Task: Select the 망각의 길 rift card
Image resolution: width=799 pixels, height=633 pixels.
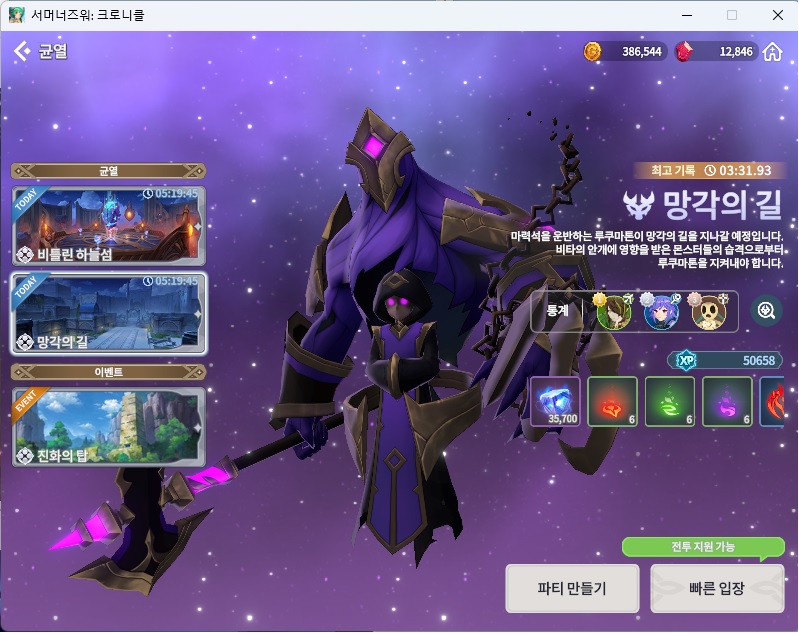Action: pos(108,313)
